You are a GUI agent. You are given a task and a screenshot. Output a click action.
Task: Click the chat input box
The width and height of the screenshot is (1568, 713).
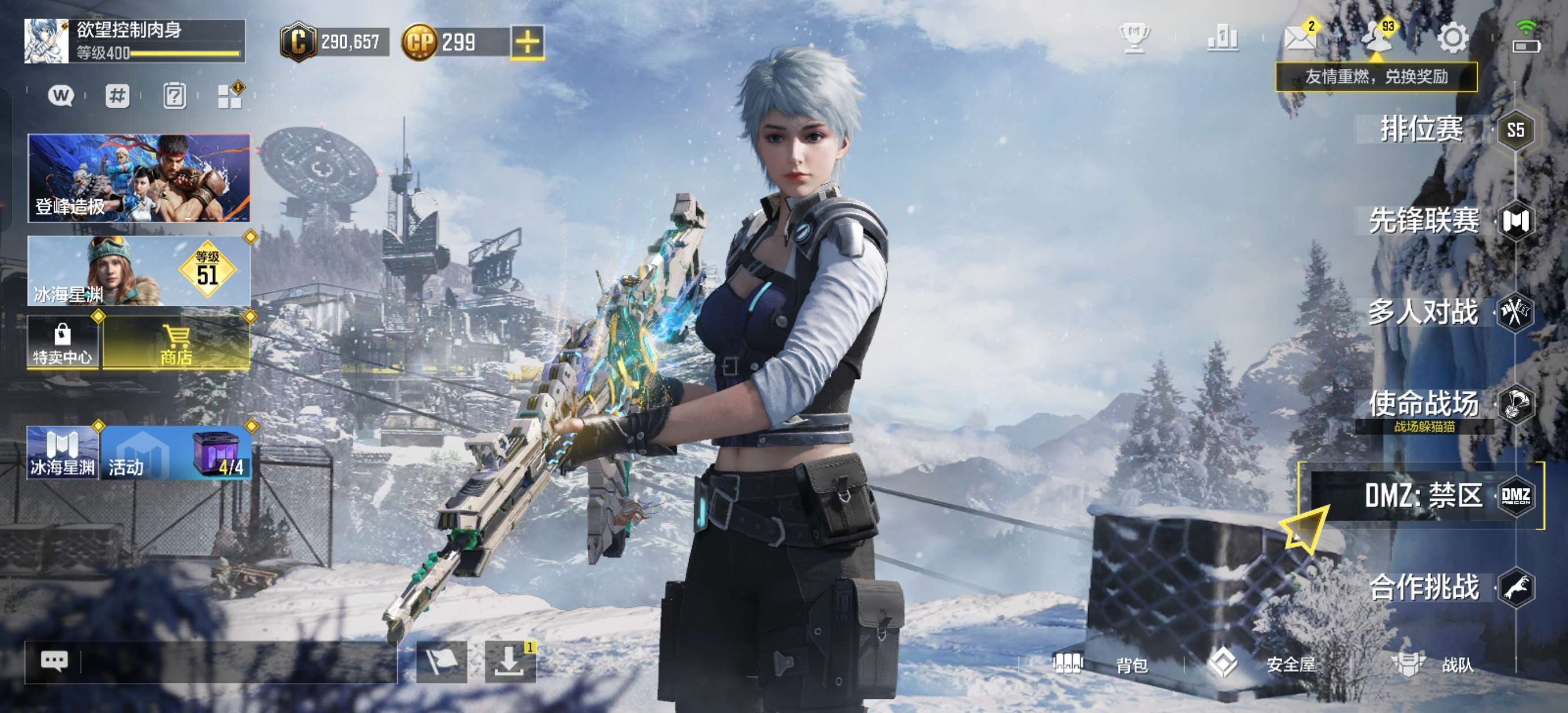[237, 662]
